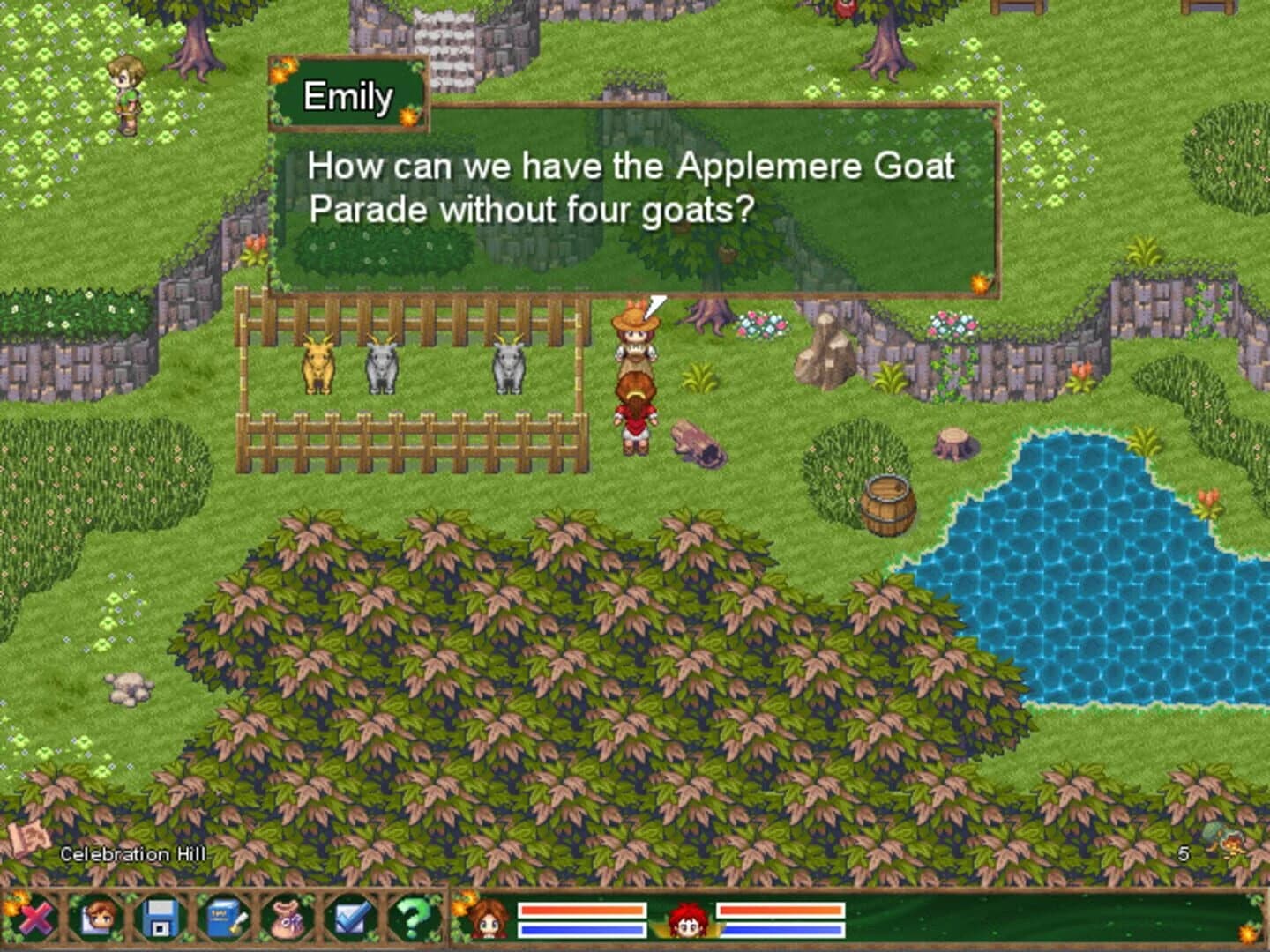Click the flame ornament on the dialogue box corner
Screen dimensions: 1270x952
[x=980, y=283]
